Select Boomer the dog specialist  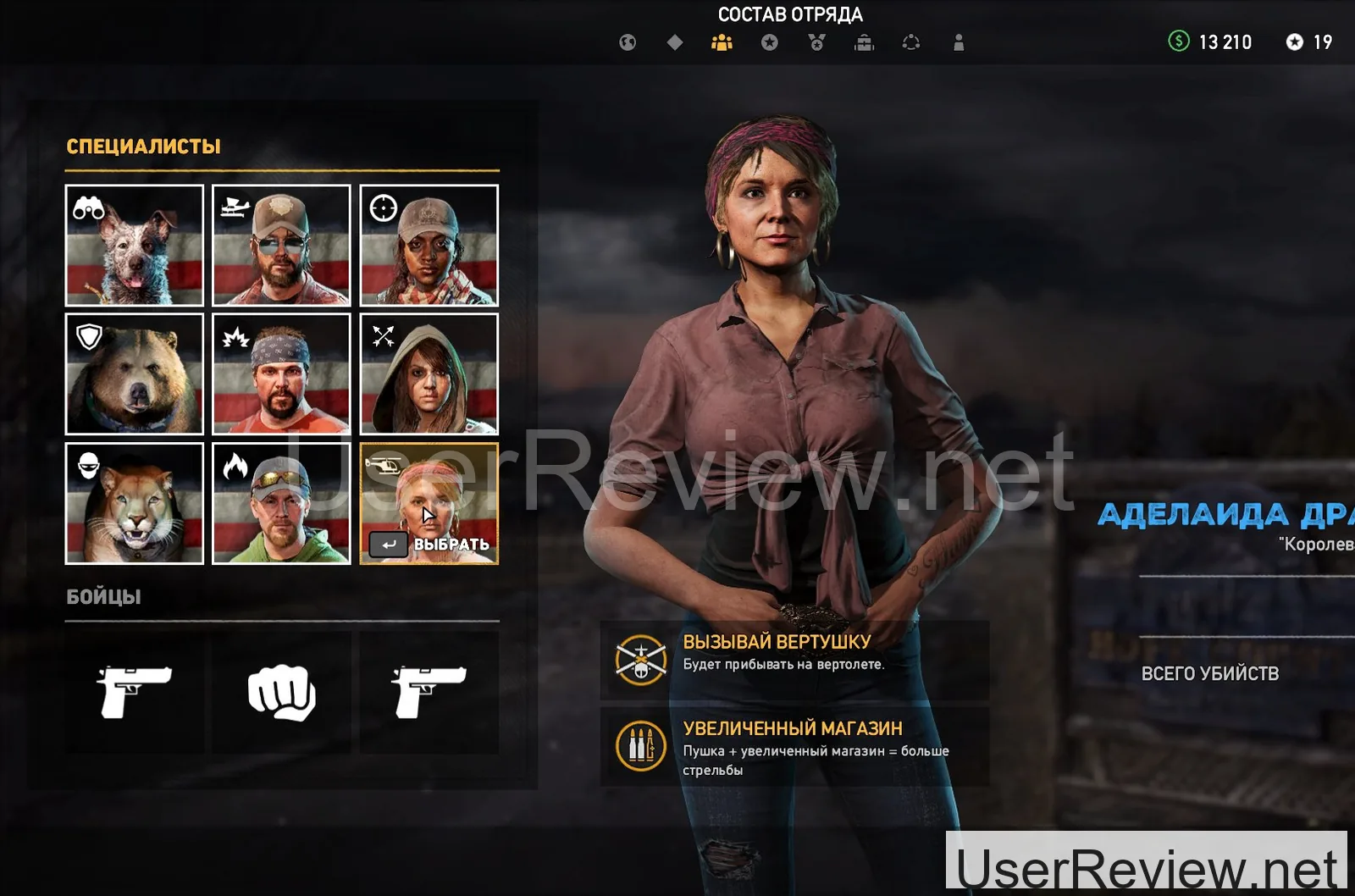tap(135, 245)
